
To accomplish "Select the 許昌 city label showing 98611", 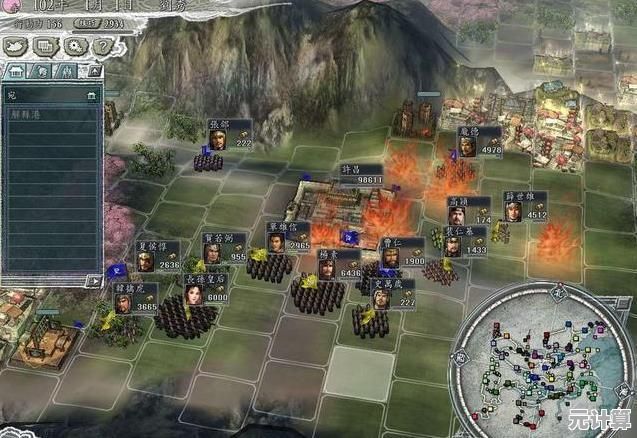I will tap(361, 174).
